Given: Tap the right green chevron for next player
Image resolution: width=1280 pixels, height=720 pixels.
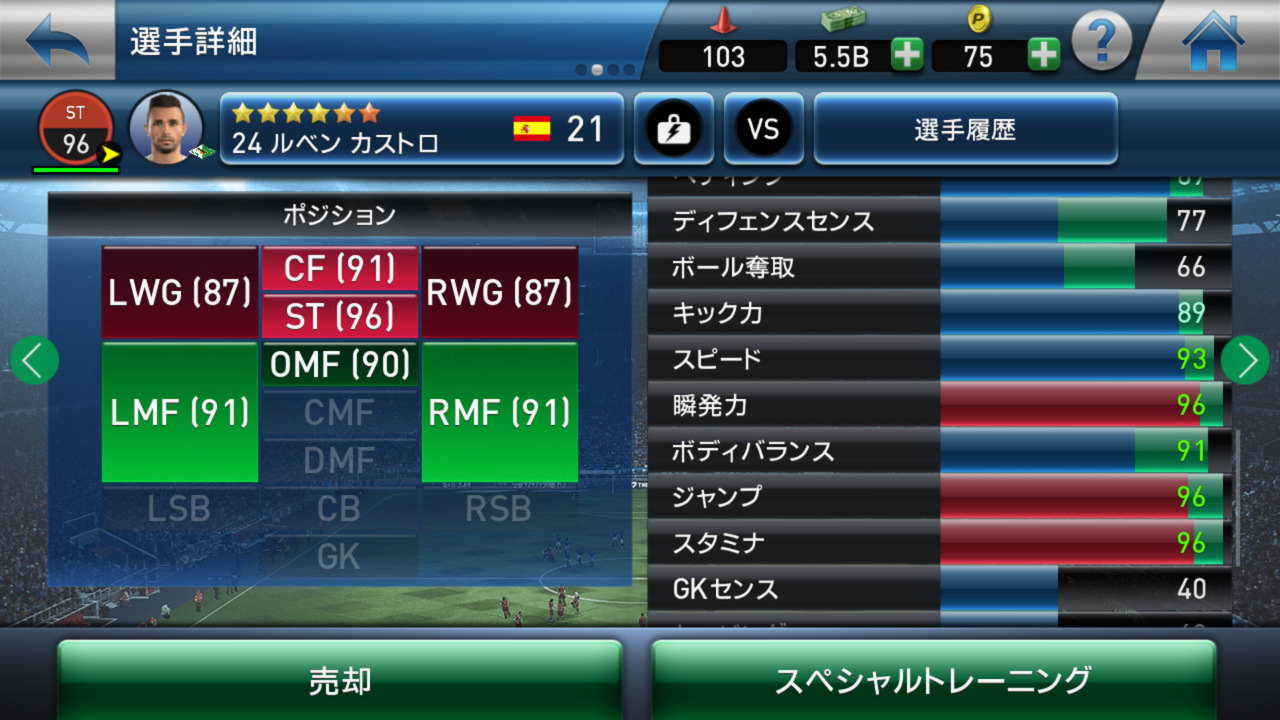Looking at the screenshot, I should pos(1245,360).
